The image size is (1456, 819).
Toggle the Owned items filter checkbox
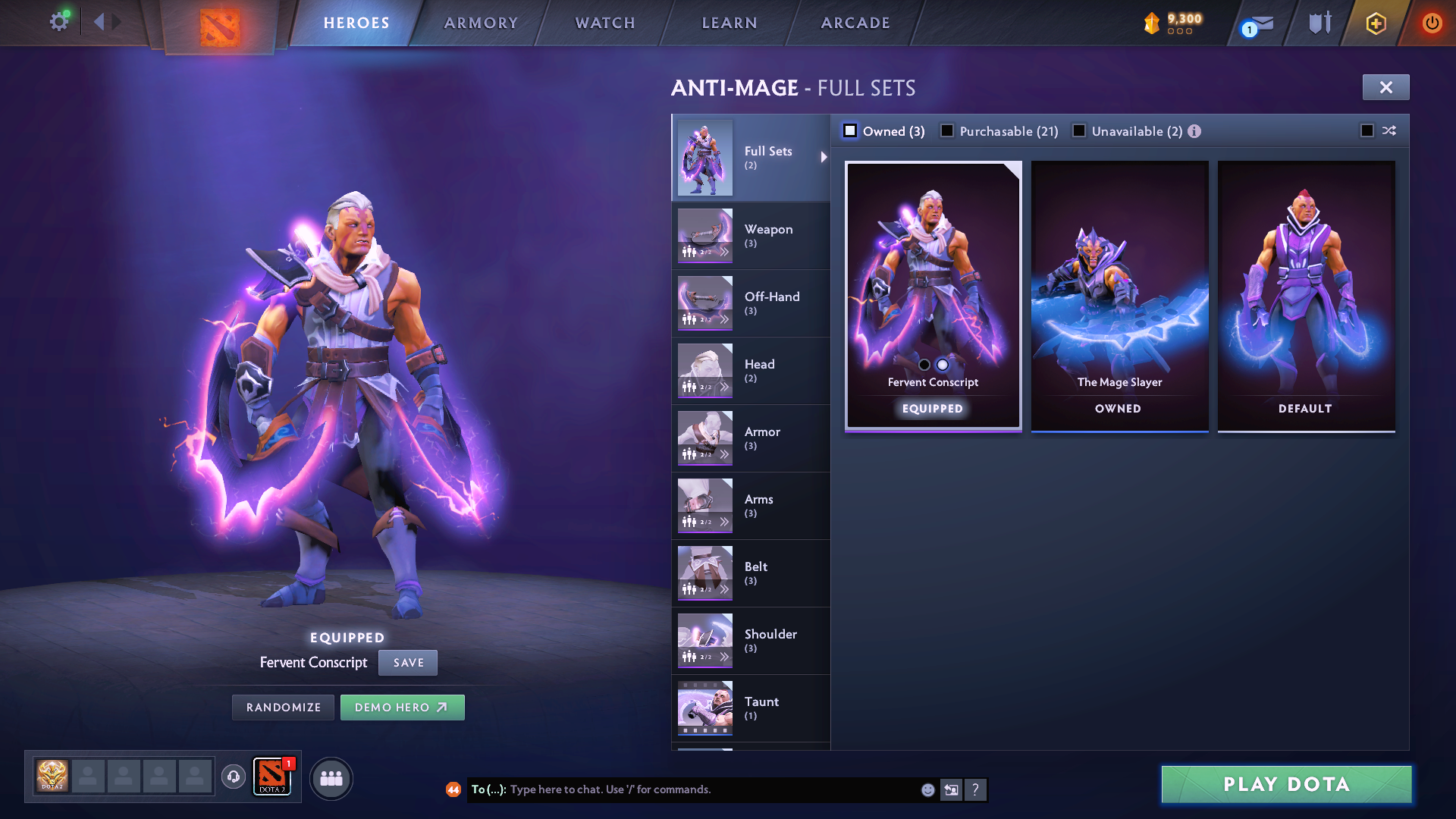pyautogui.click(x=851, y=131)
